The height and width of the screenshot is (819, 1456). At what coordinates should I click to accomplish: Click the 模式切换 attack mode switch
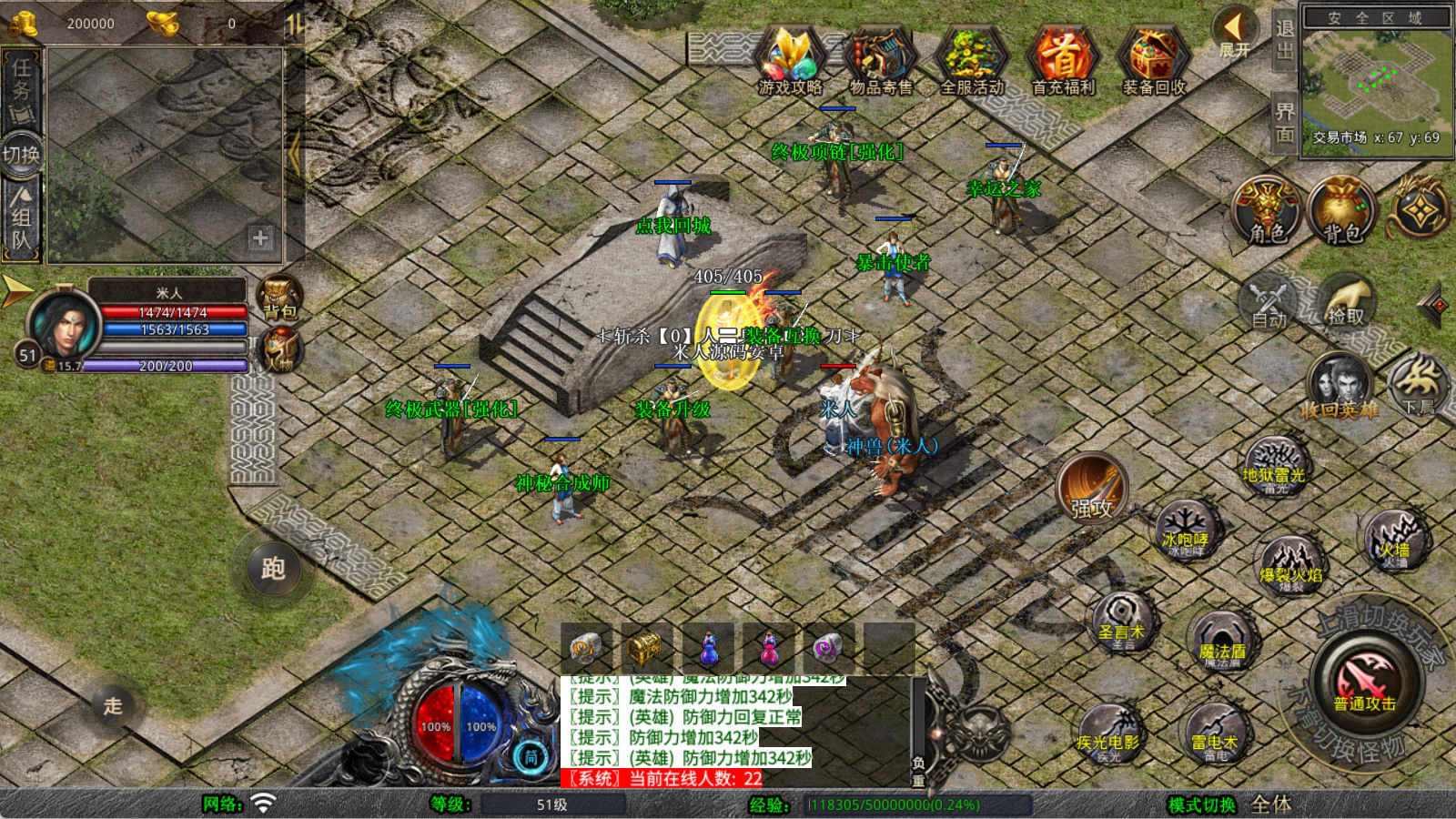1201,804
